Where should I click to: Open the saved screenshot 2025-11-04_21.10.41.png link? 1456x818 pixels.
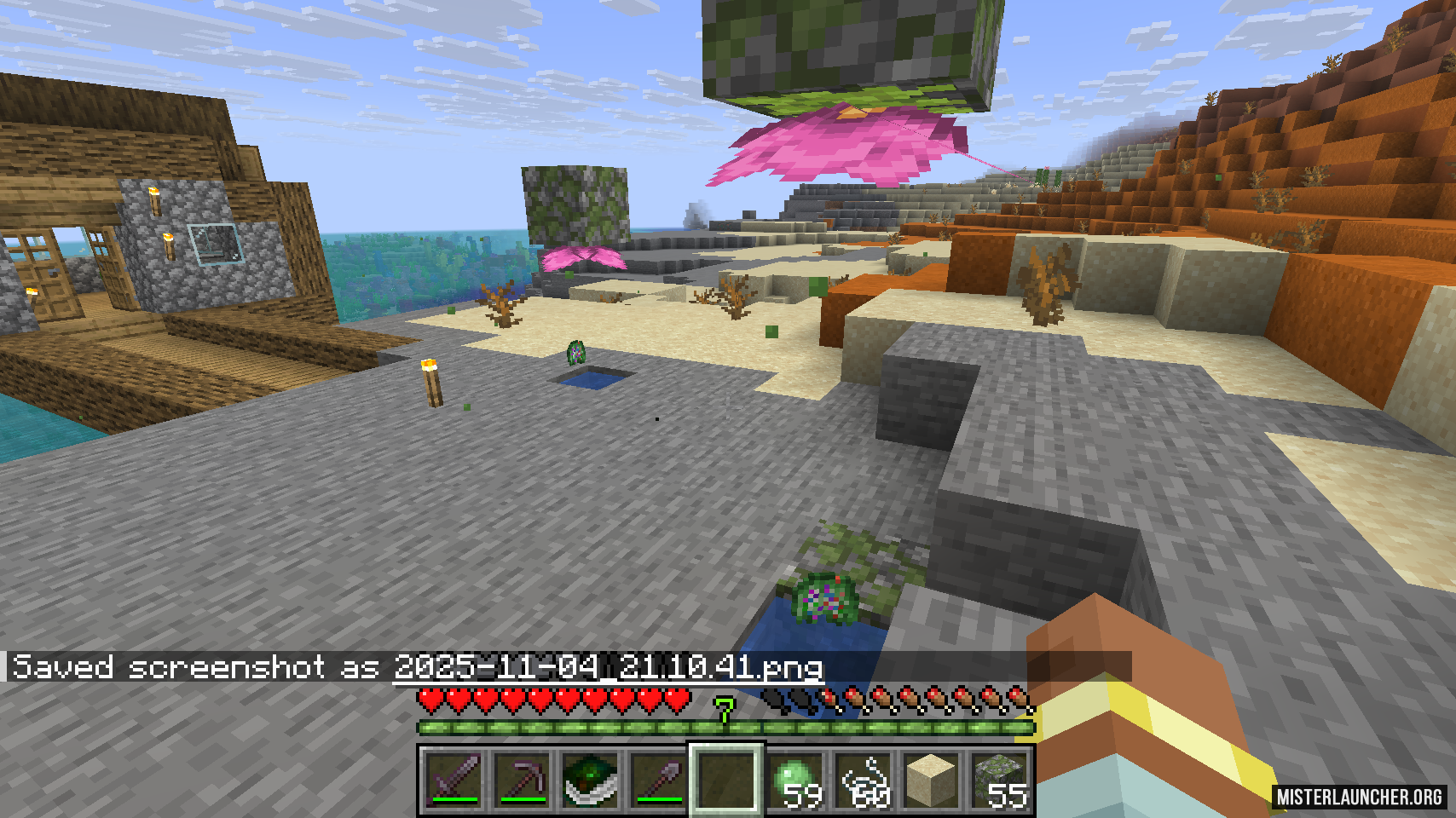(607, 667)
